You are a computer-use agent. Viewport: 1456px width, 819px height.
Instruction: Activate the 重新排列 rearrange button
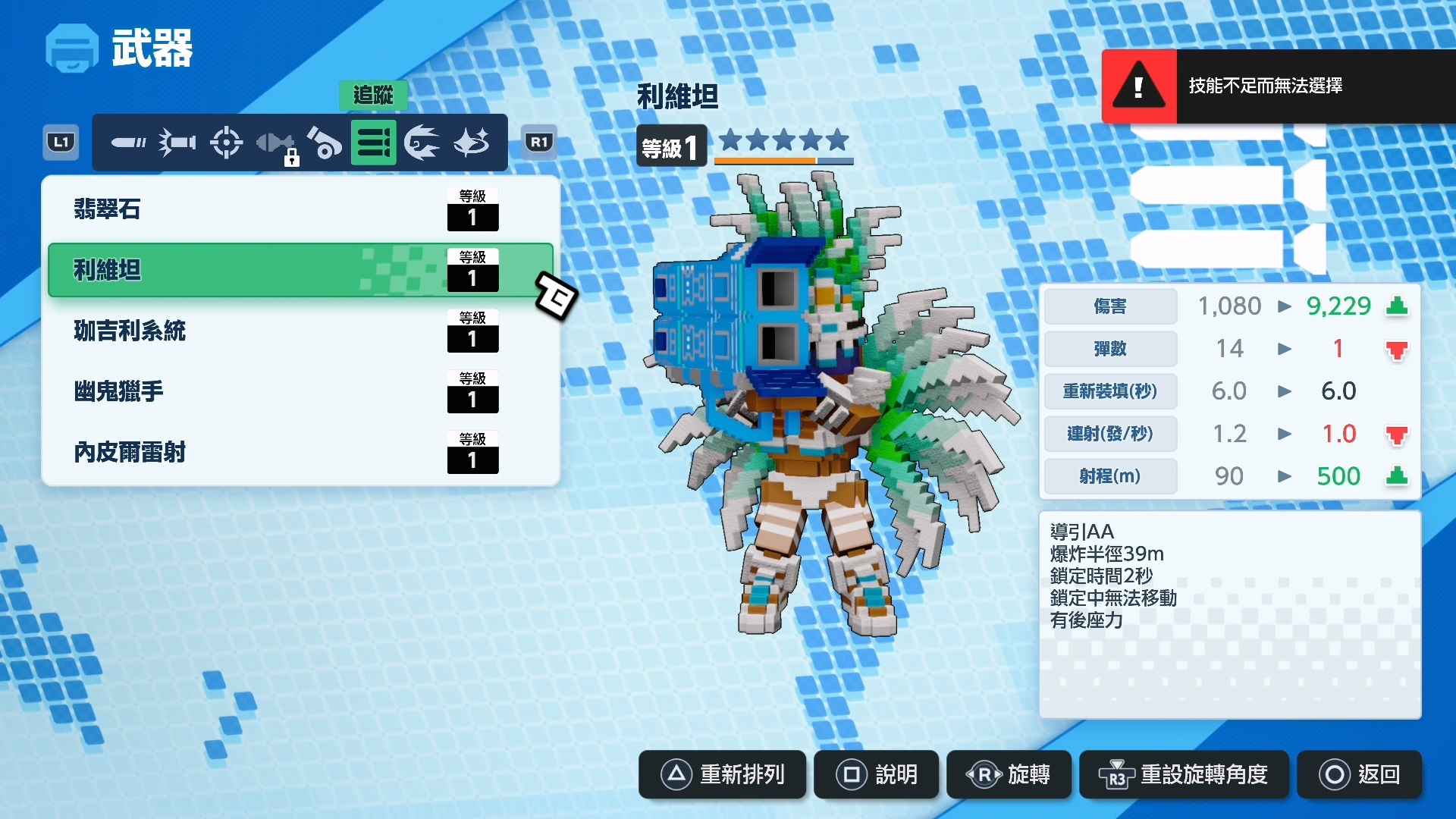click(x=721, y=775)
